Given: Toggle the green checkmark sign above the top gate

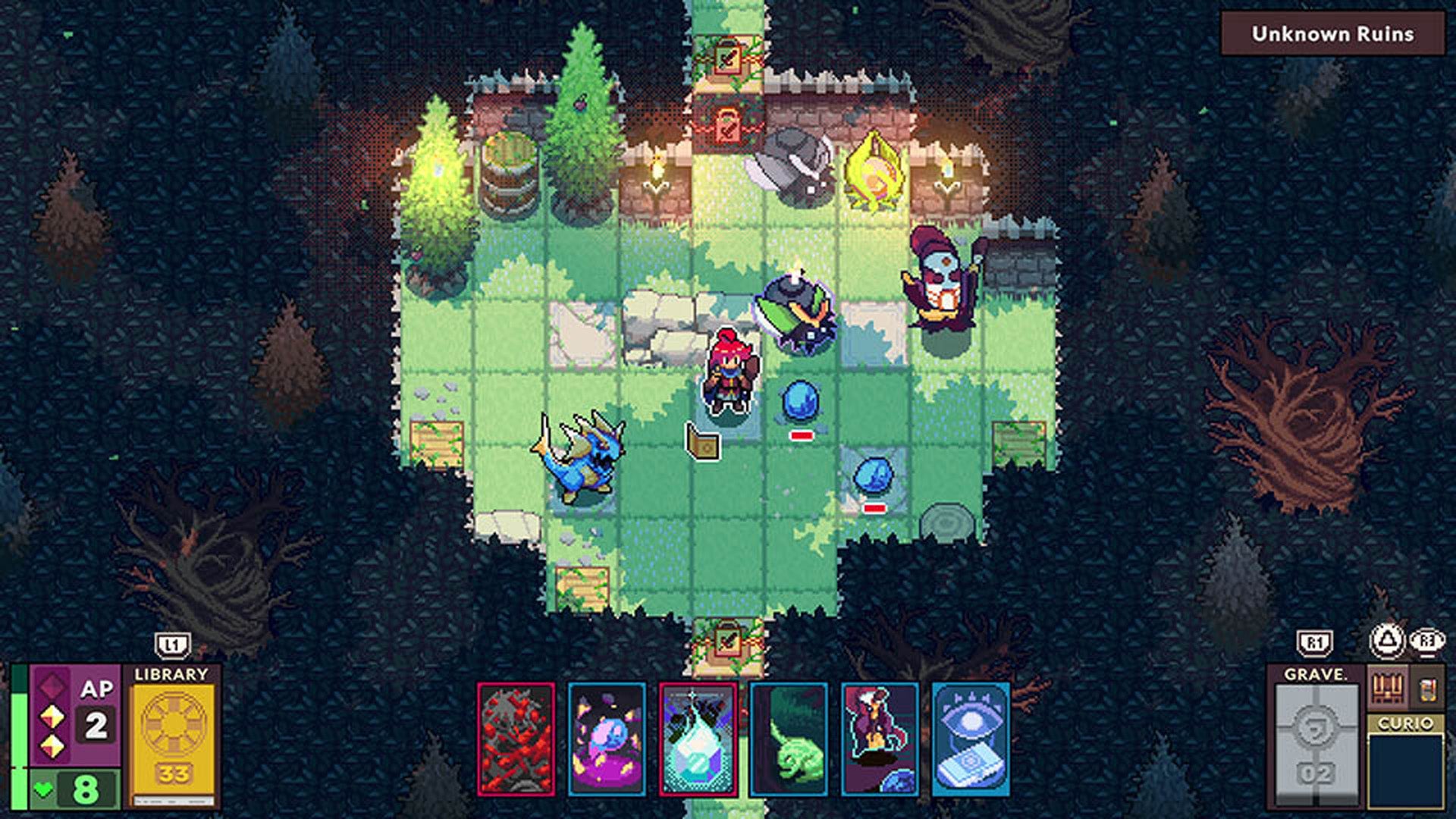Looking at the screenshot, I should (x=726, y=59).
